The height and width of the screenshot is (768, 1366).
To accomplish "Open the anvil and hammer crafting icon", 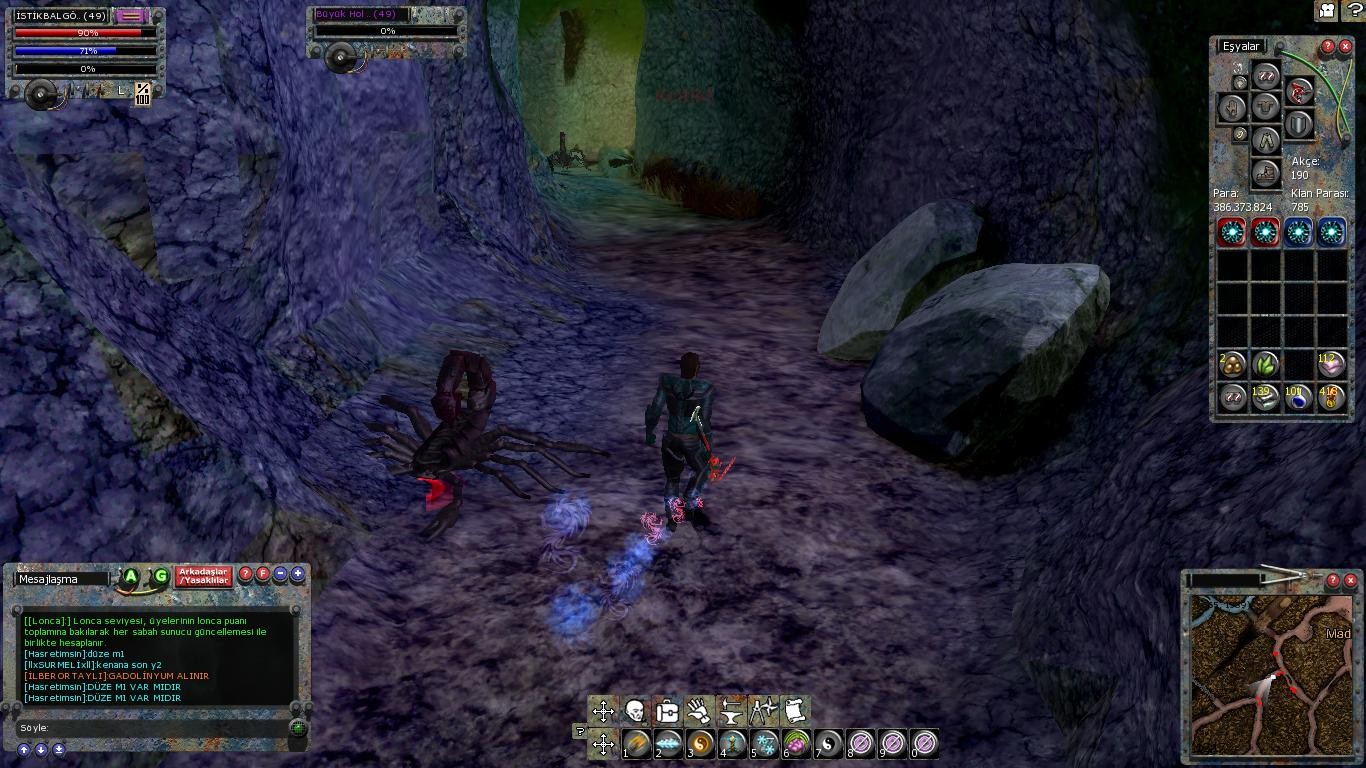I will tap(731, 711).
